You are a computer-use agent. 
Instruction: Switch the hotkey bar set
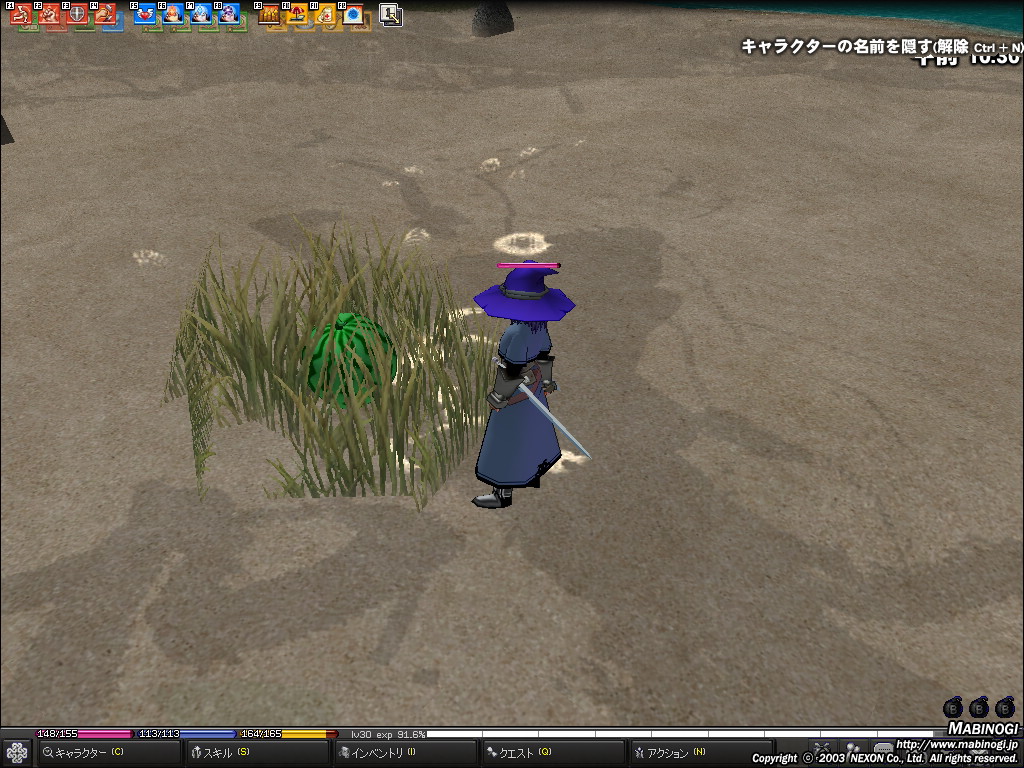pos(391,15)
